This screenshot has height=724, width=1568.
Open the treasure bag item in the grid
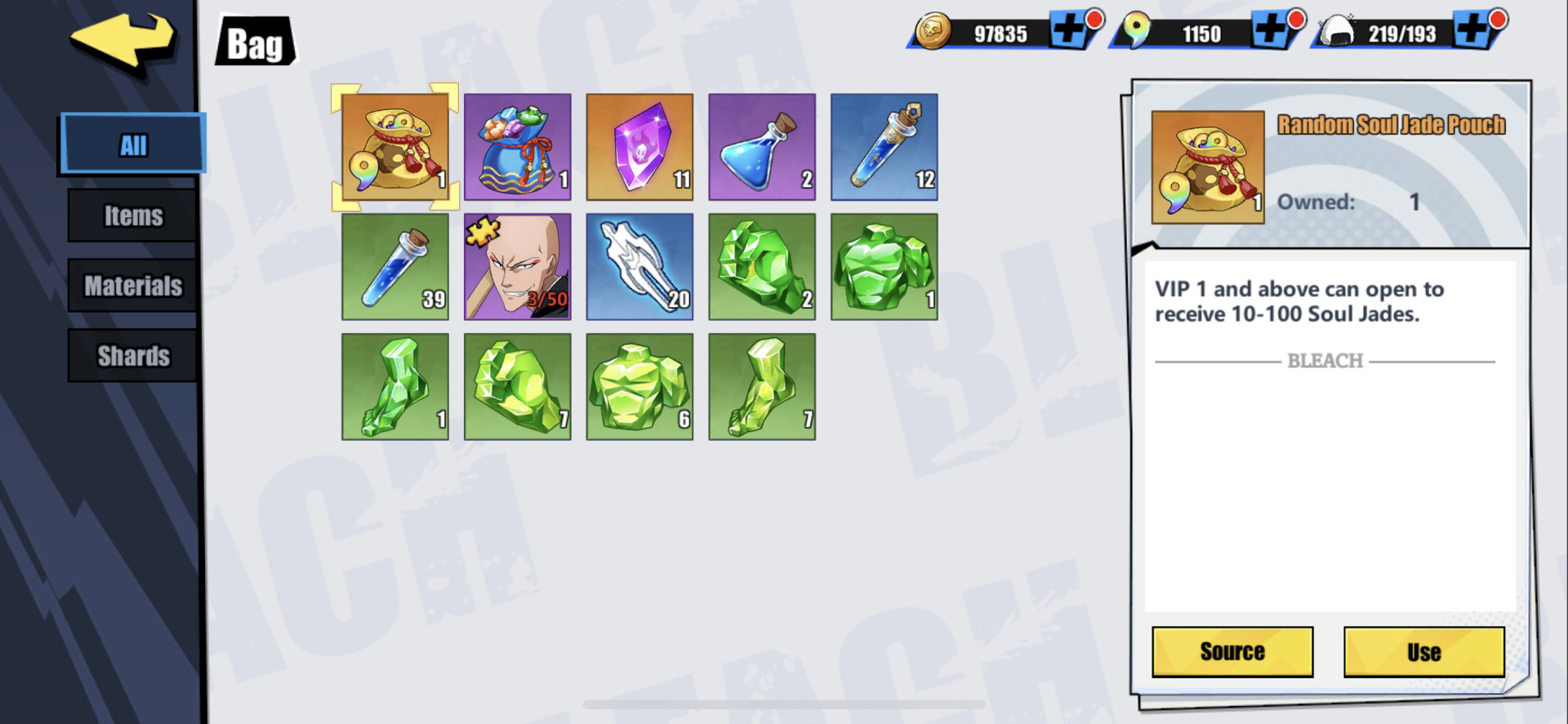tap(517, 147)
